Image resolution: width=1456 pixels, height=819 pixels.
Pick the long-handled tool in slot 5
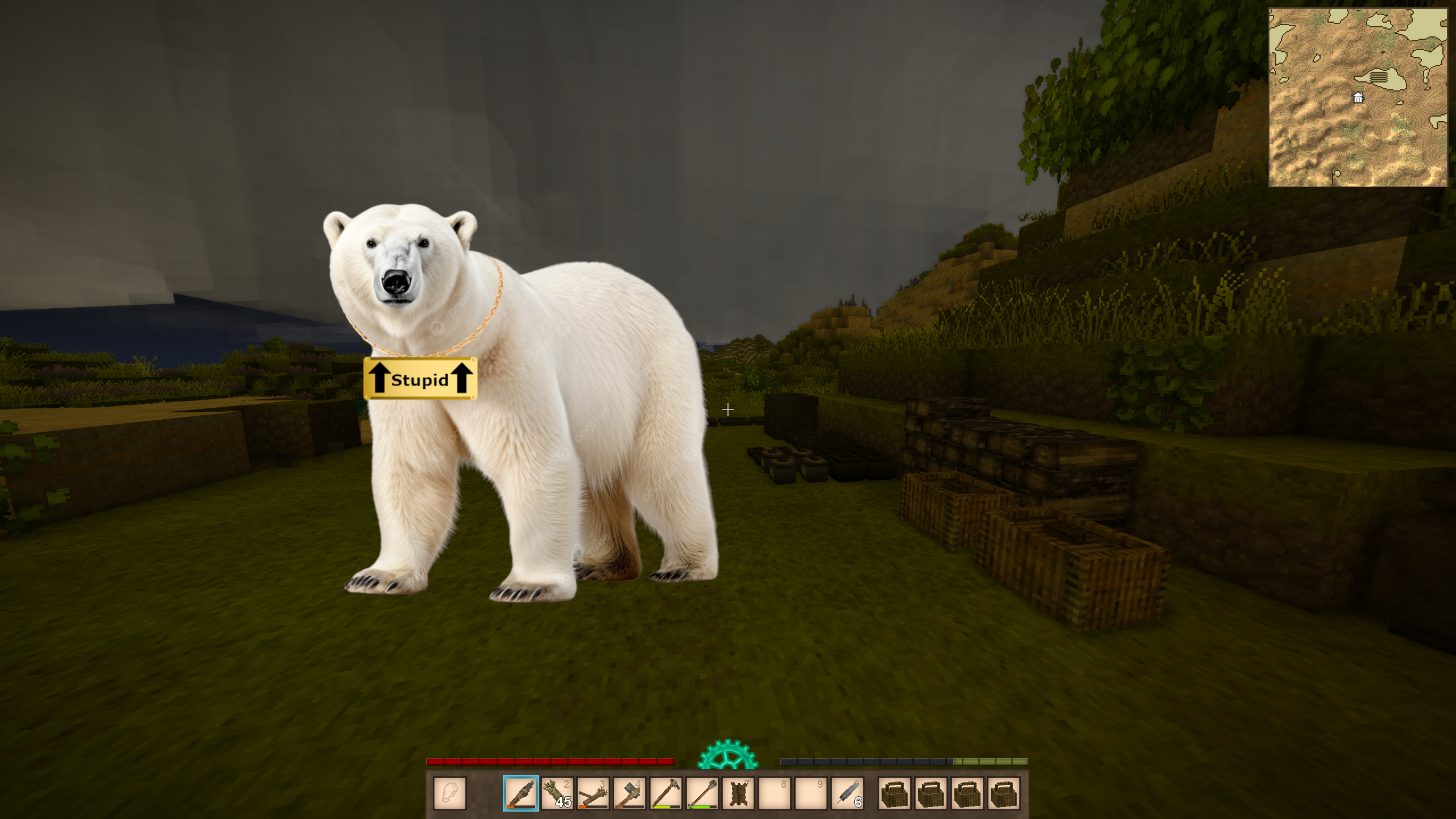click(666, 793)
